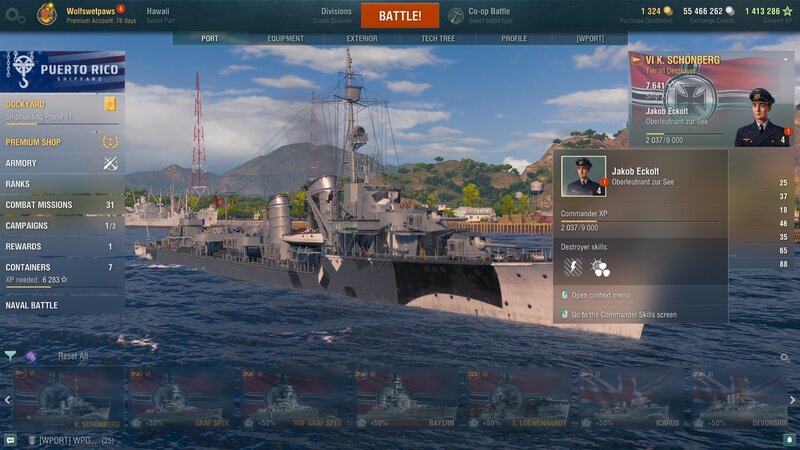Open the settings gear menu
800x450 pixels.
pos(16,15)
